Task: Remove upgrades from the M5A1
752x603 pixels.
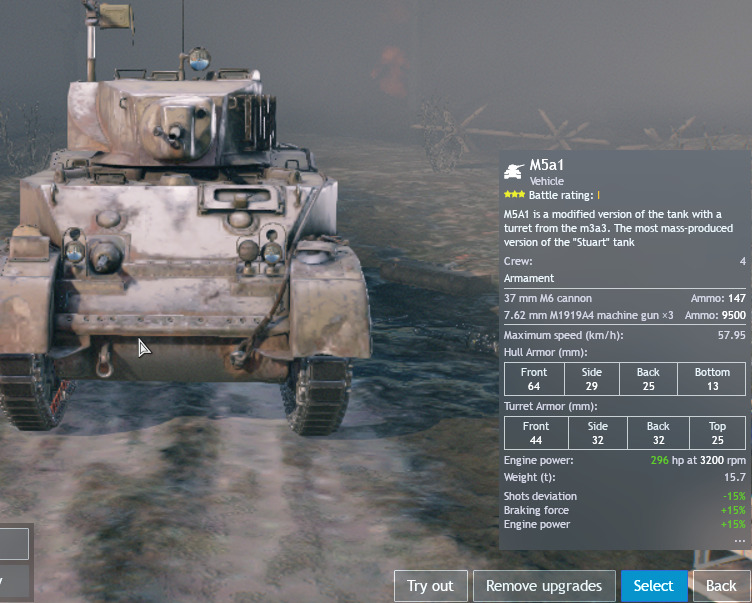Action: 544,586
